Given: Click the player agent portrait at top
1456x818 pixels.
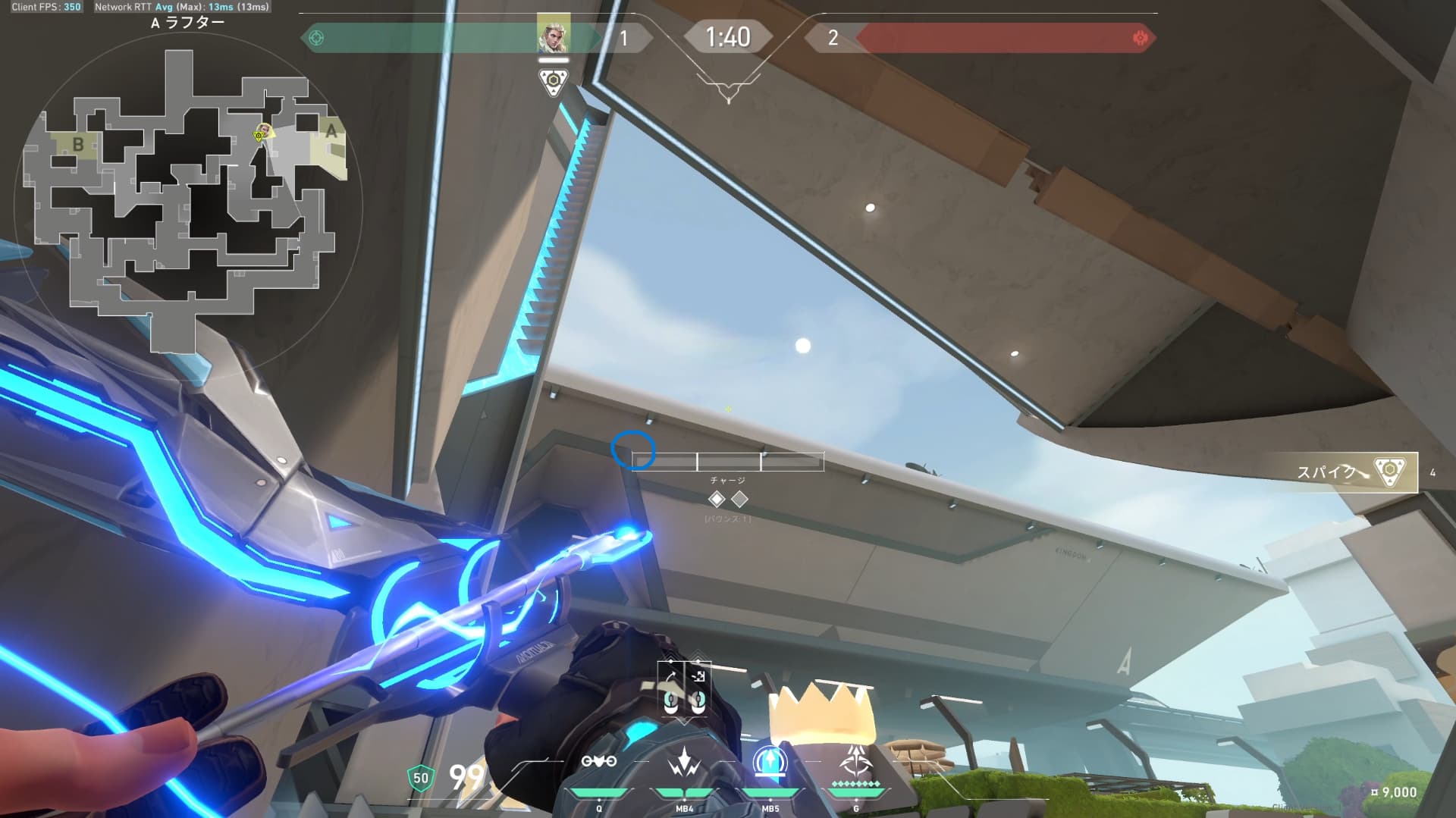Looking at the screenshot, I should 553,33.
